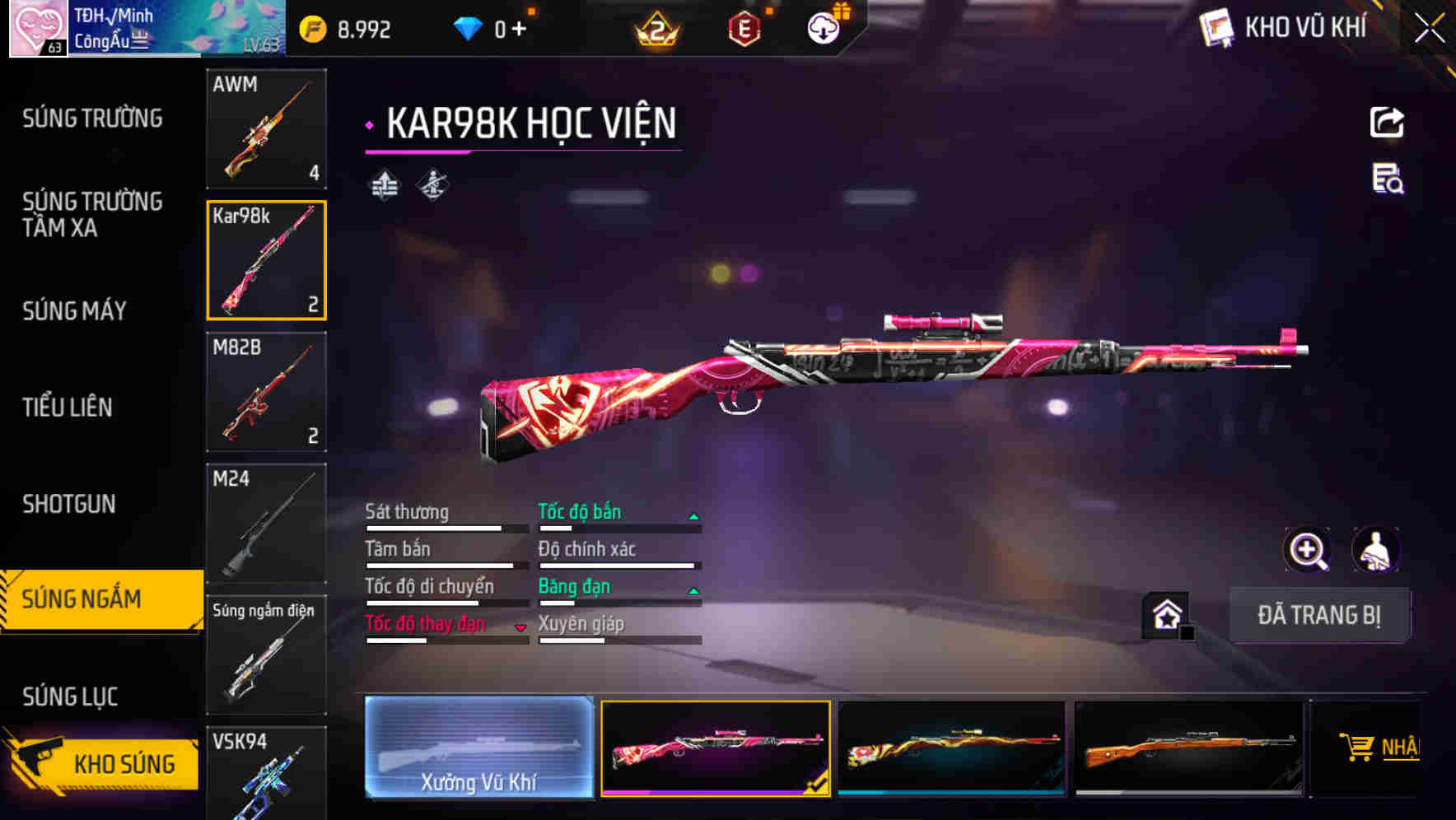The image size is (1456, 820).
Task: Open the share/export icon near KHO VŨ KHÍ
Action: (x=1388, y=122)
